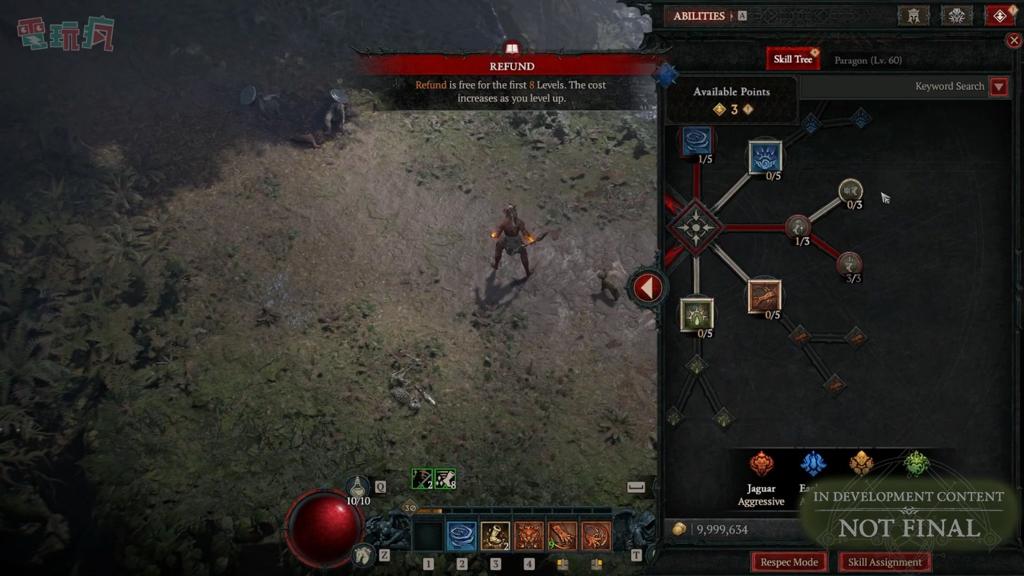Activate the blue vortex skill in hotbar
This screenshot has height=576, width=1024.
tap(461, 536)
